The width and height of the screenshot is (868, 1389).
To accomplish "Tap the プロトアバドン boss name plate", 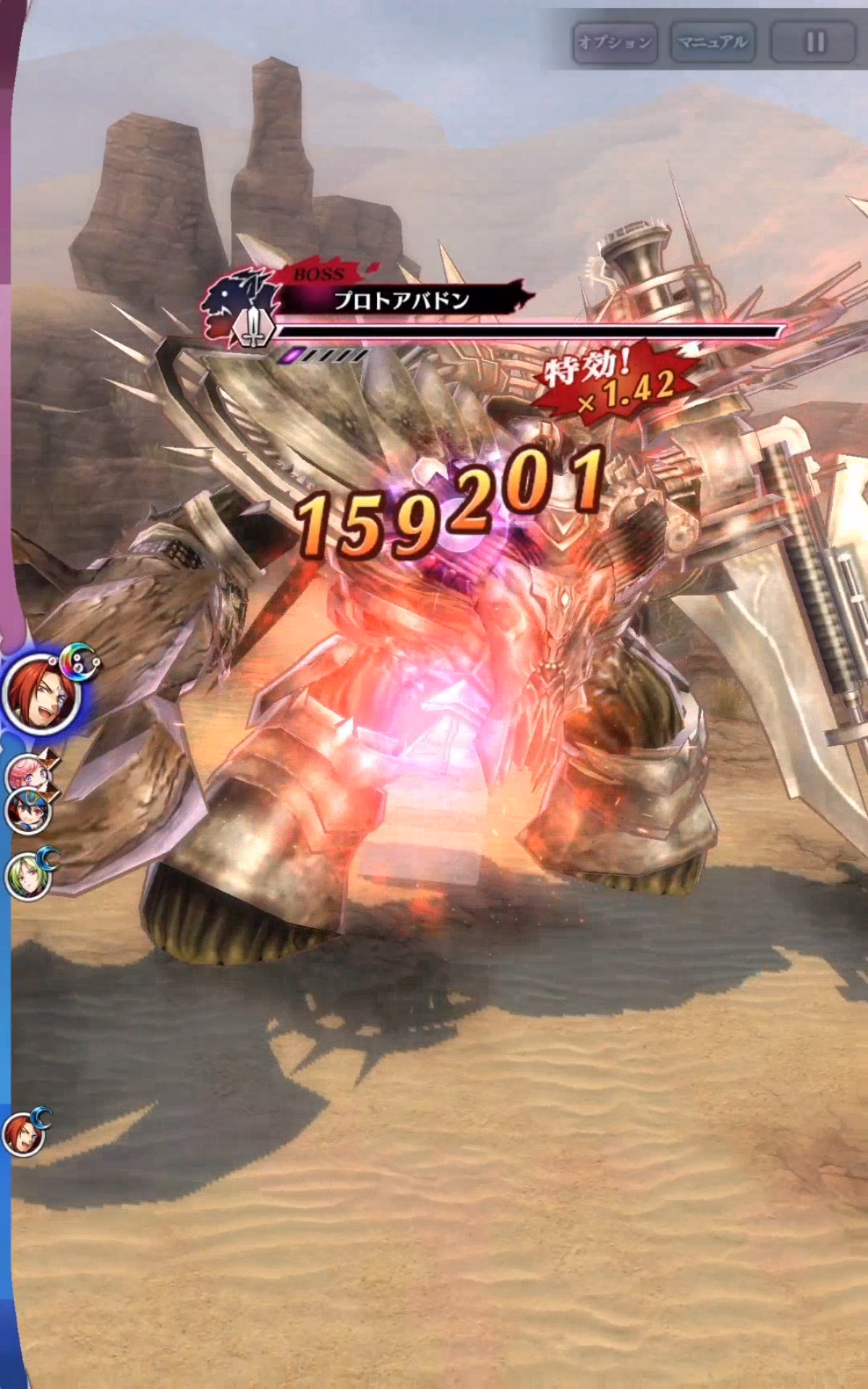I will pyautogui.click(x=401, y=301).
